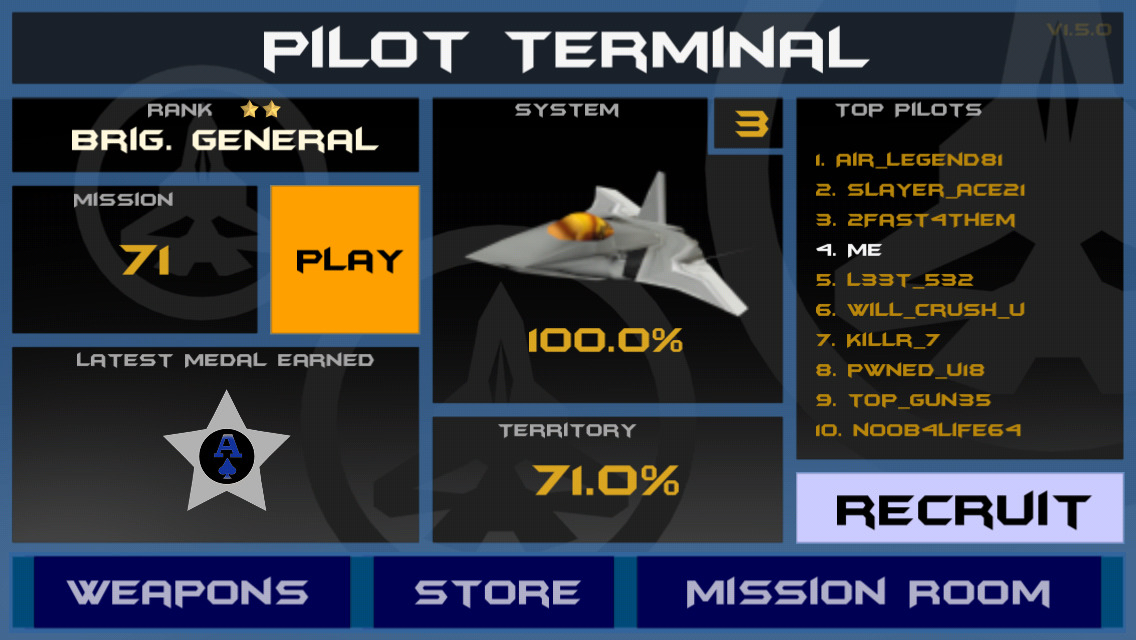Select the Recruit button
This screenshot has height=640, width=1136.
pyautogui.click(x=960, y=509)
